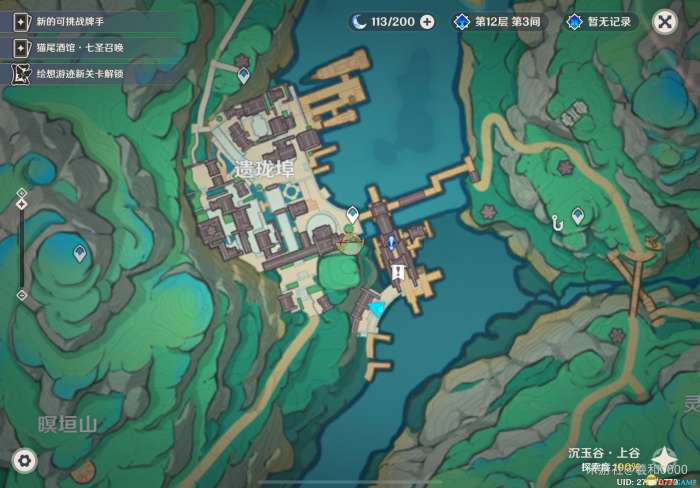Select the white exclamation quest marker on dock
This screenshot has height=488, width=700.
[x=398, y=271]
